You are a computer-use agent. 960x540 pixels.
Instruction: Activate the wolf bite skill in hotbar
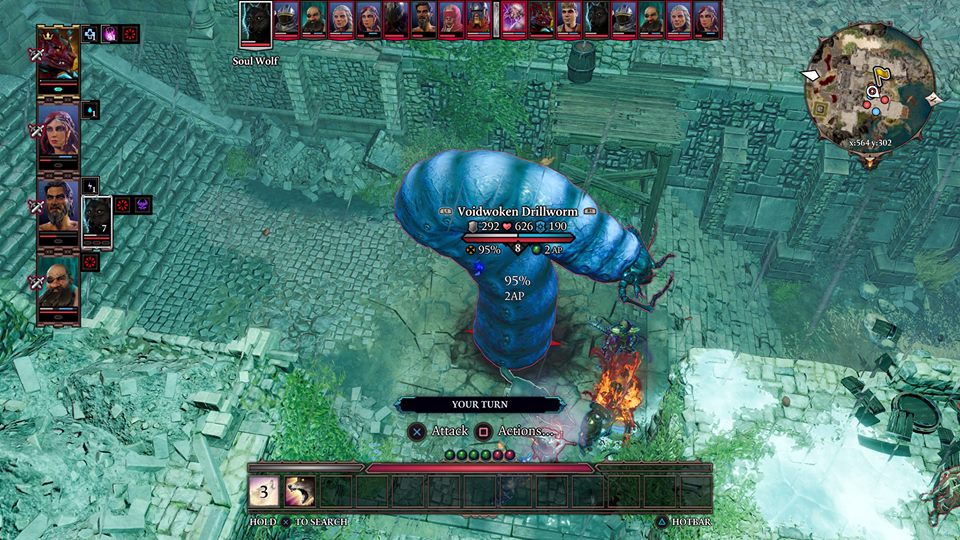click(300, 490)
